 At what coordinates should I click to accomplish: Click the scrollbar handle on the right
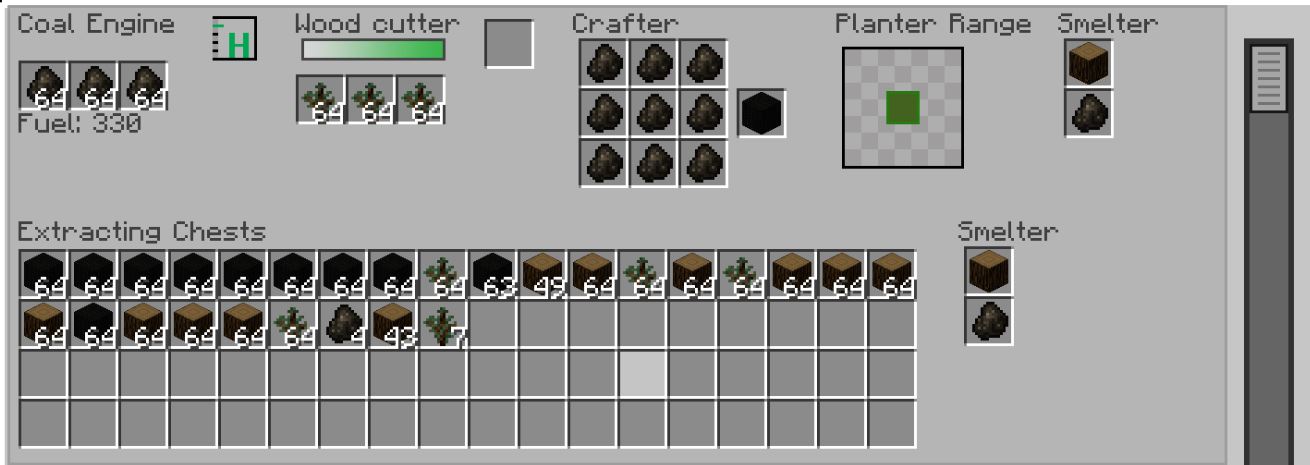(1266, 76)
